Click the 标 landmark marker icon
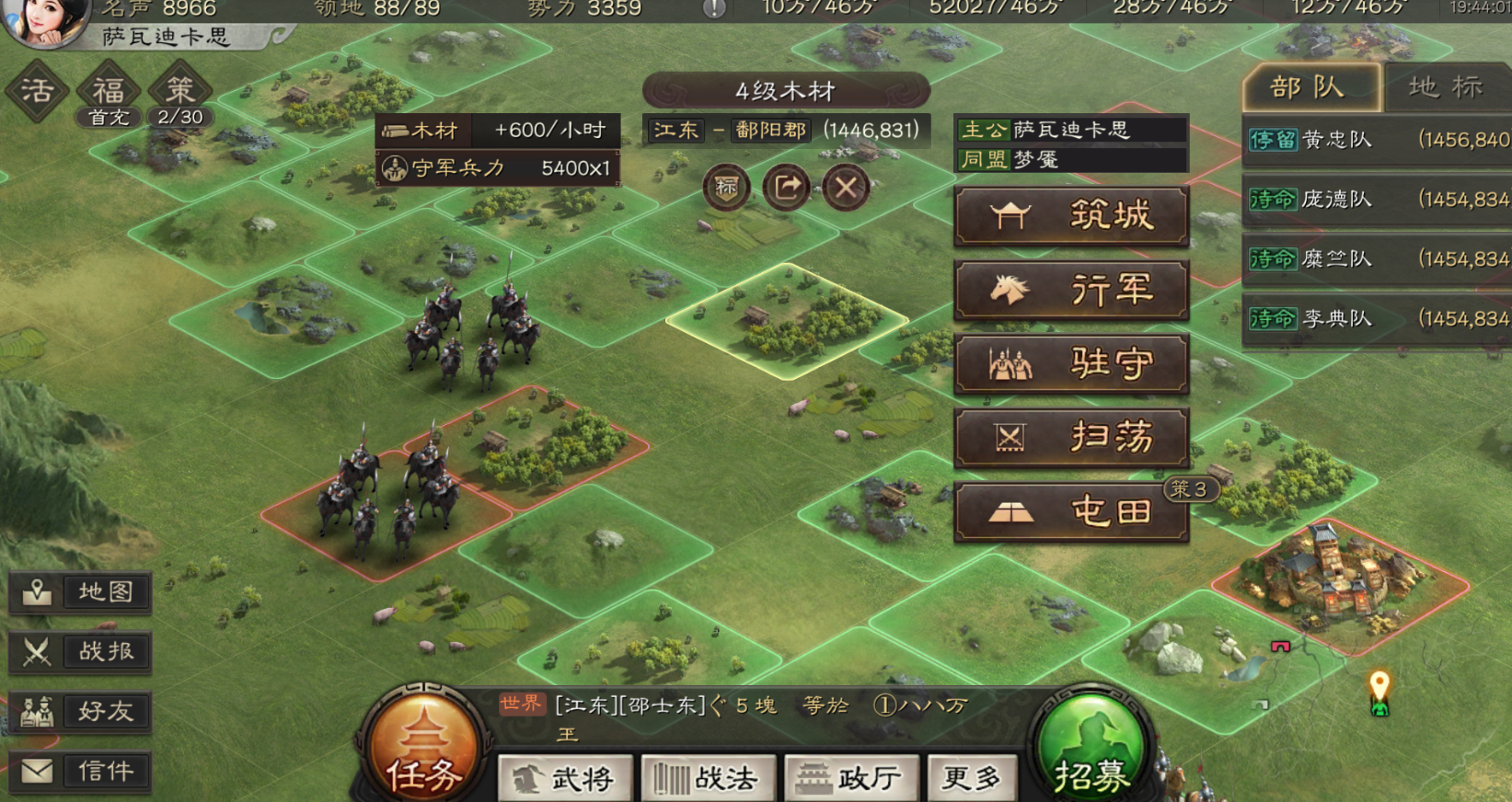Screen dimensions: 1512x802 pos(726,187)
